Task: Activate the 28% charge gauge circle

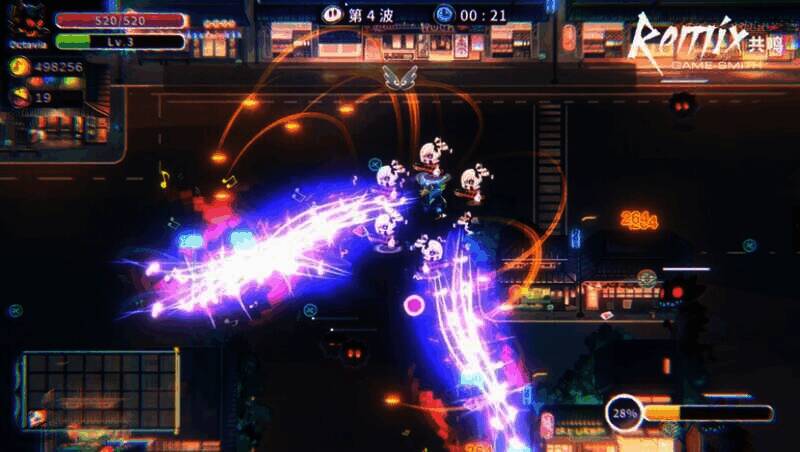Action: pos(625,412)
